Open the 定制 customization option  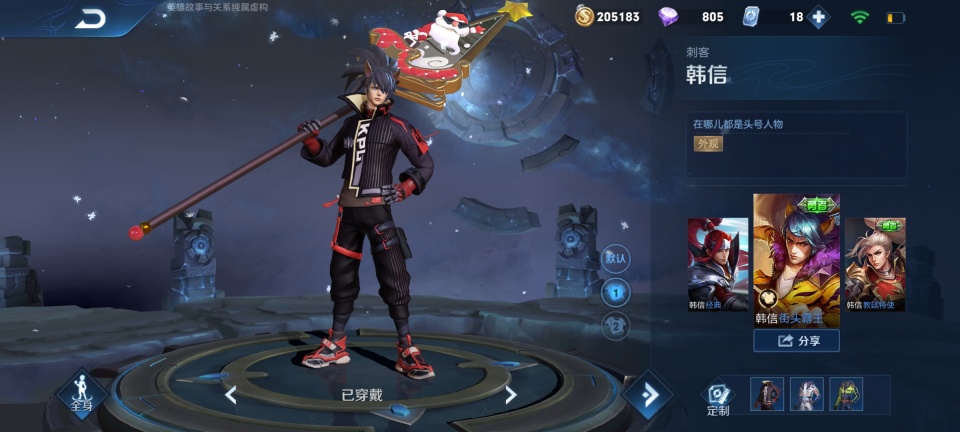point(718,397)
